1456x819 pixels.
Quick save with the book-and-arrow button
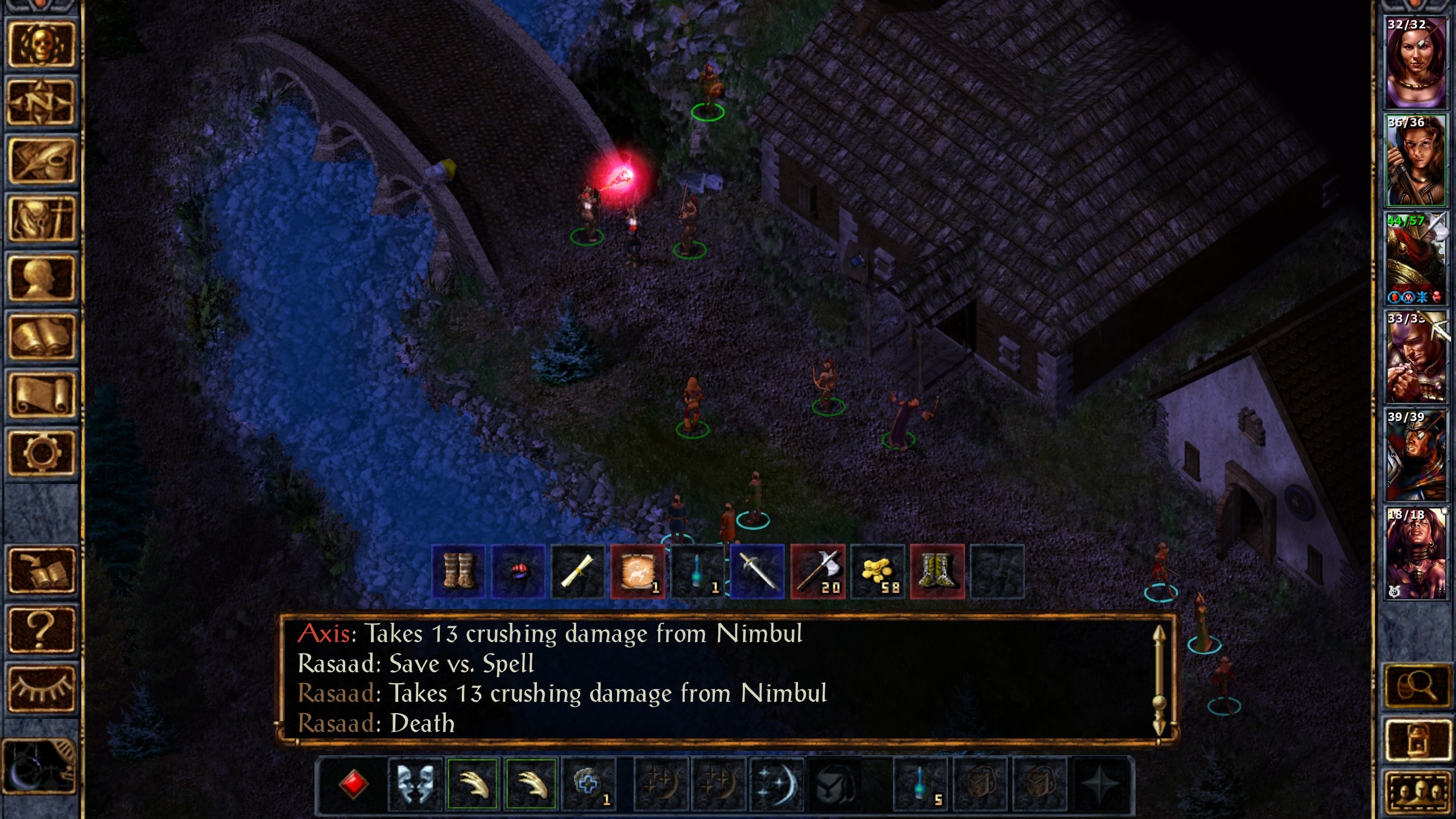tap(40, 570)
